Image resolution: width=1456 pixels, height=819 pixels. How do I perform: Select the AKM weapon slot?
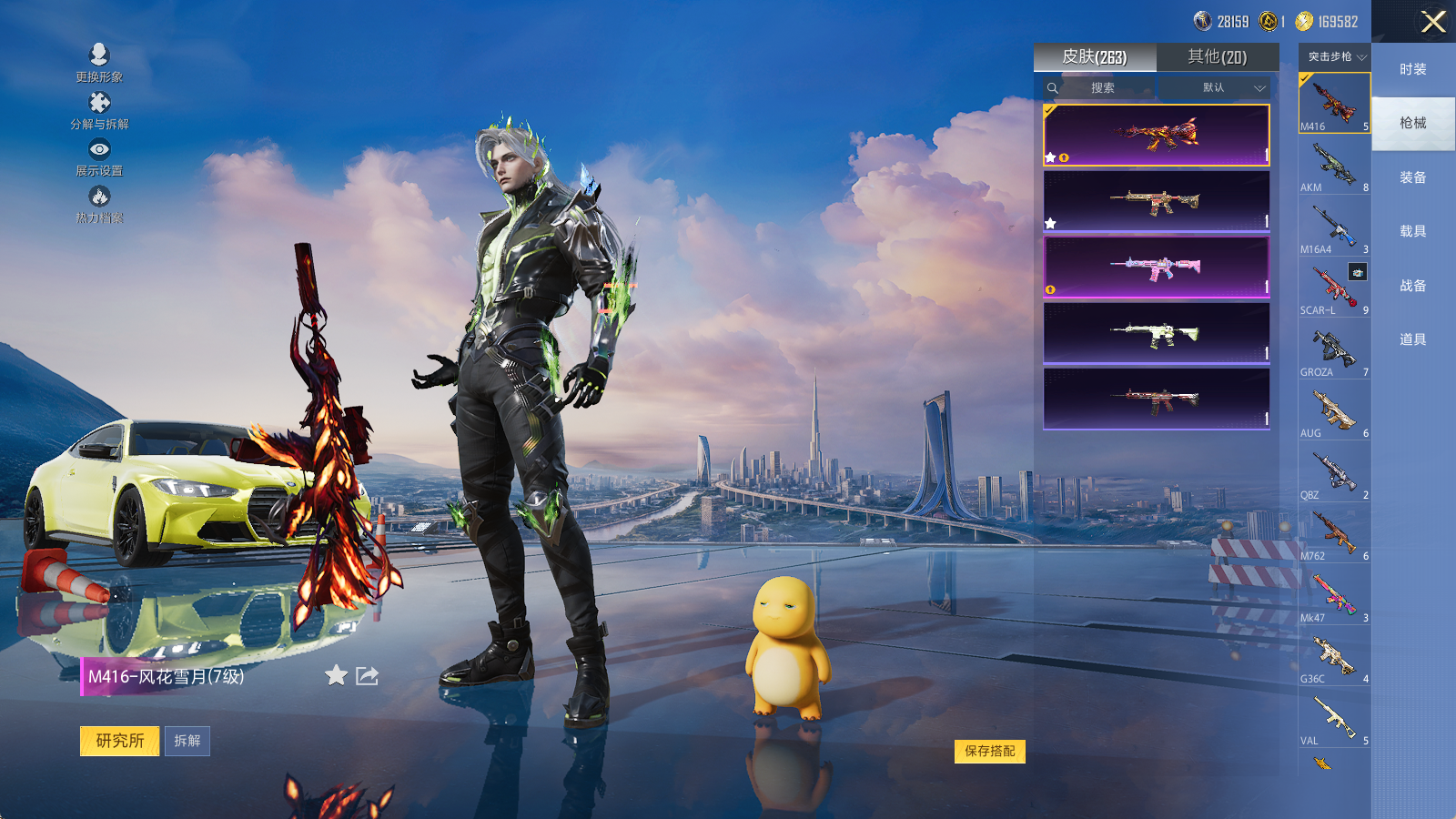(x=1334, y=166)
